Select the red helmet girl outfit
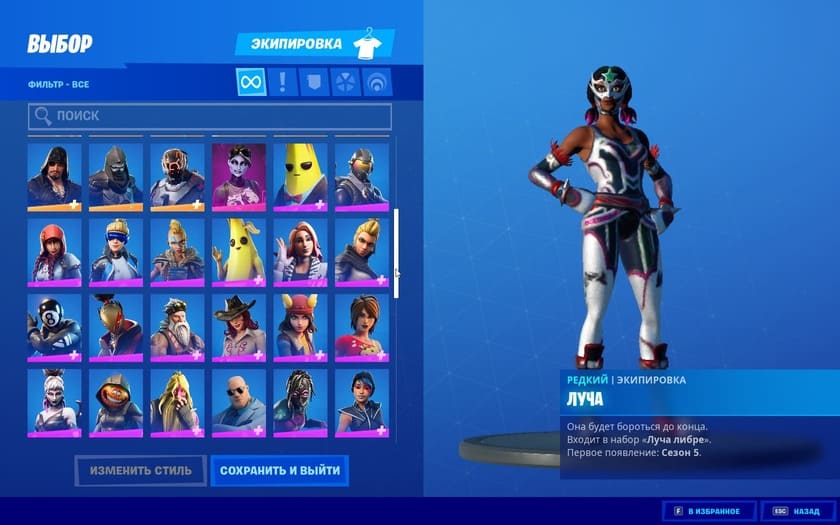840x525 pixels. point(54,251)
